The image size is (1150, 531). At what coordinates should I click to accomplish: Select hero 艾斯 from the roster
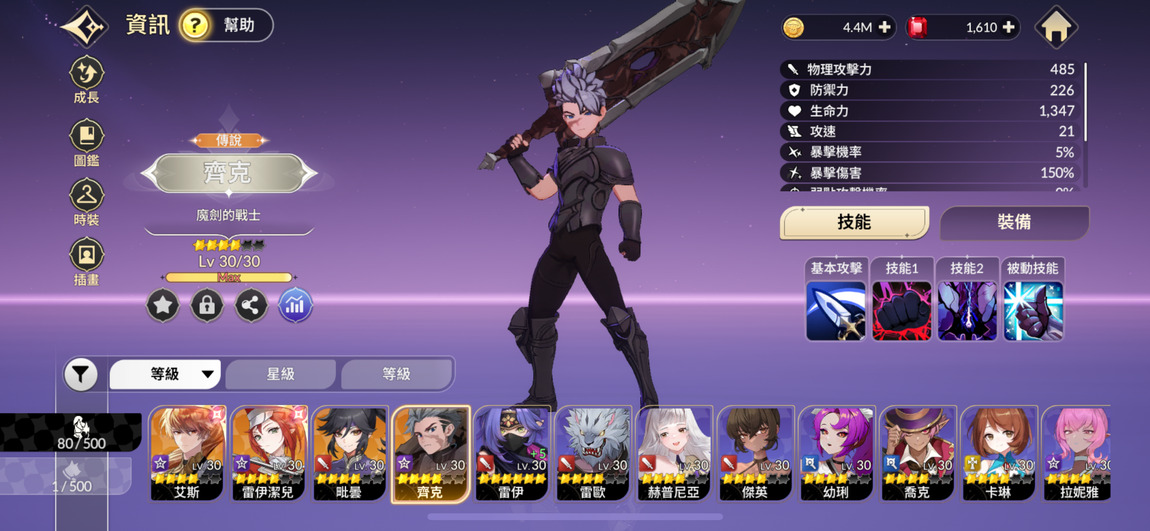(x=187, y=452)
